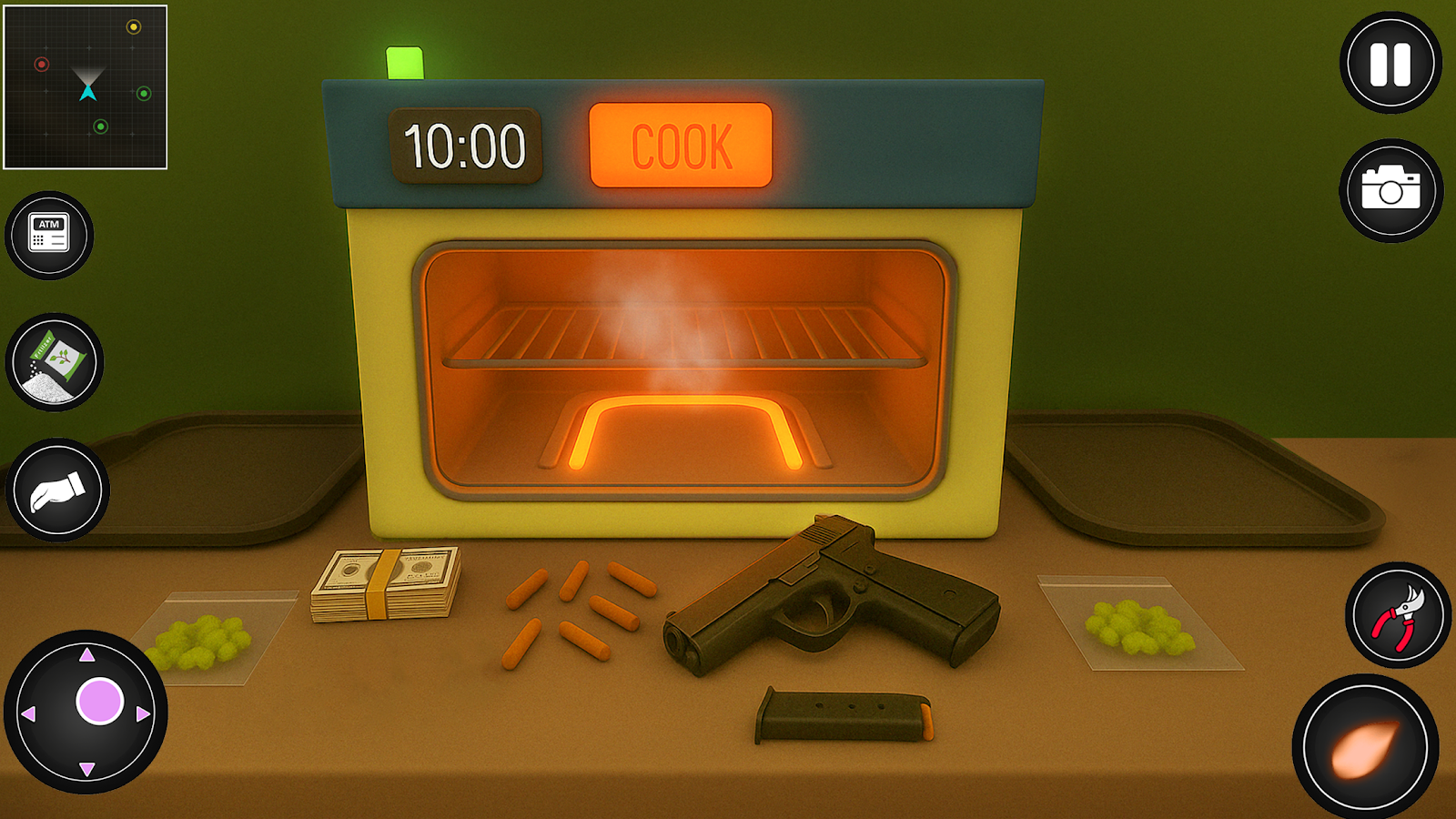This screenshot has height=819, width=1456.
Task: Use the red pruning shears tool
Action: click(1398, 615)
